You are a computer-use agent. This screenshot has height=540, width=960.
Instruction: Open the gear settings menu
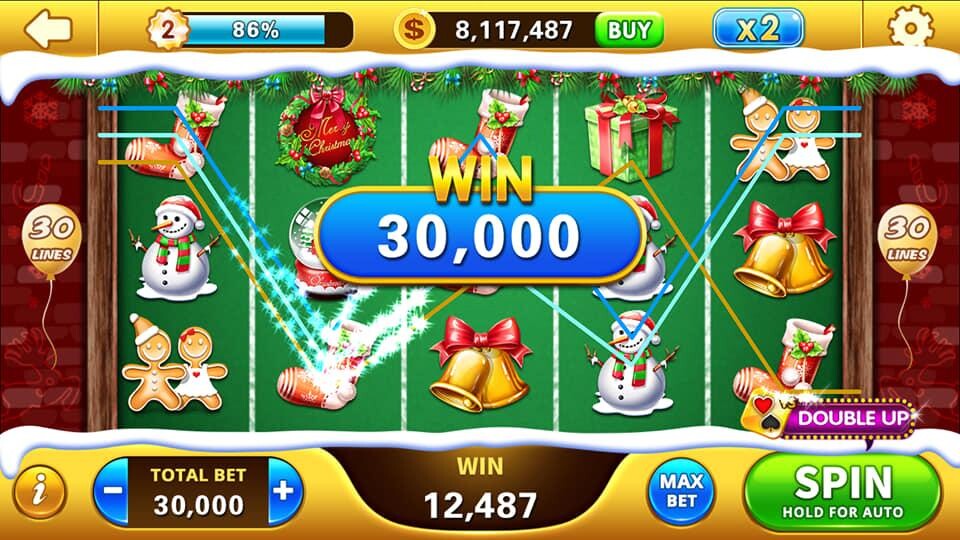point(909,28)
